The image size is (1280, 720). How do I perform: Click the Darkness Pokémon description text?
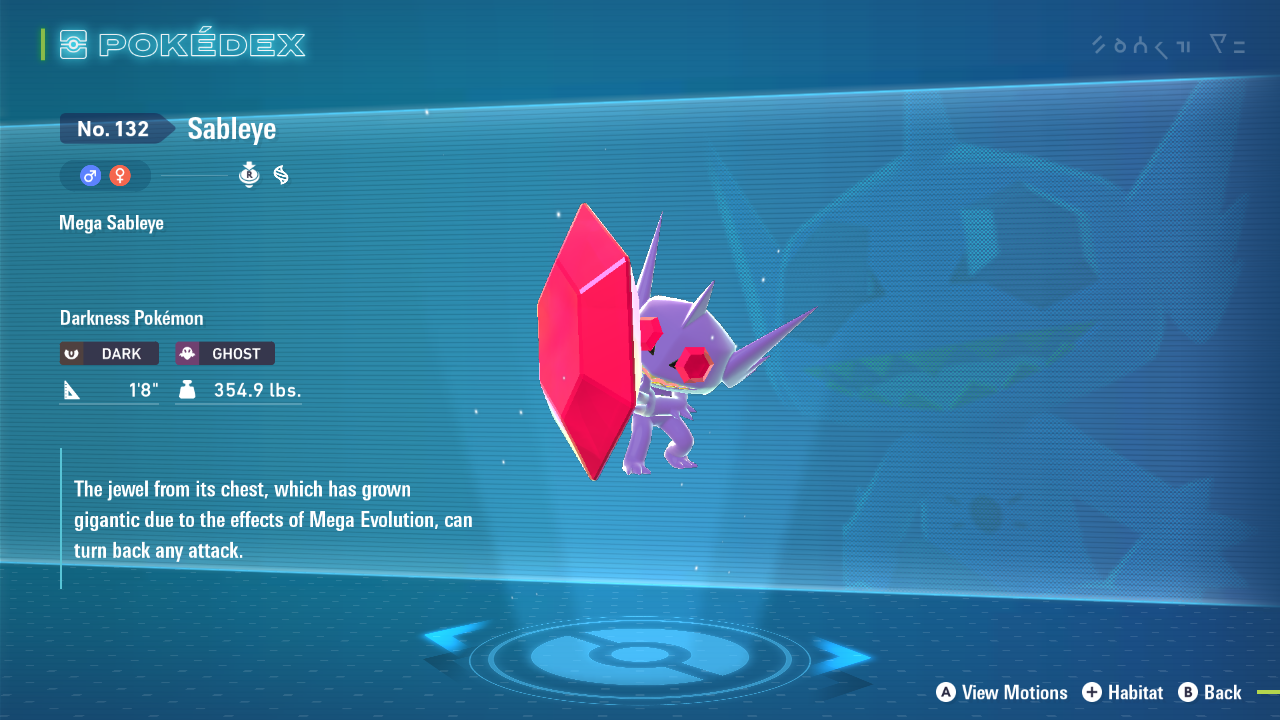click(x=131, y=317)
